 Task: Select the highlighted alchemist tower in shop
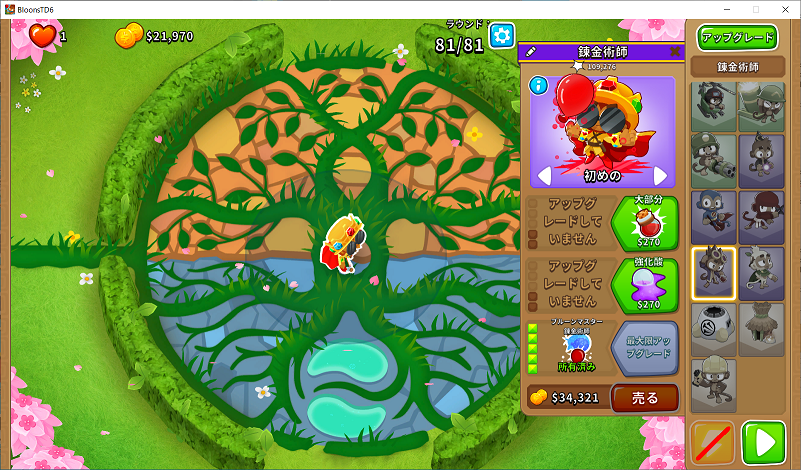coord(714,273)
